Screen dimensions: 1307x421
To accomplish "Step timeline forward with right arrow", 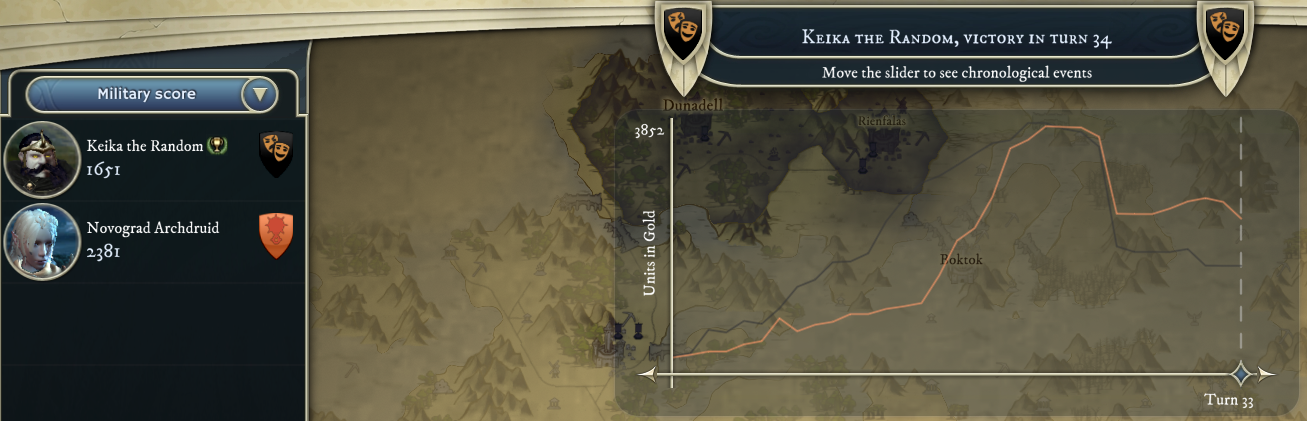I will point(1267,375).
